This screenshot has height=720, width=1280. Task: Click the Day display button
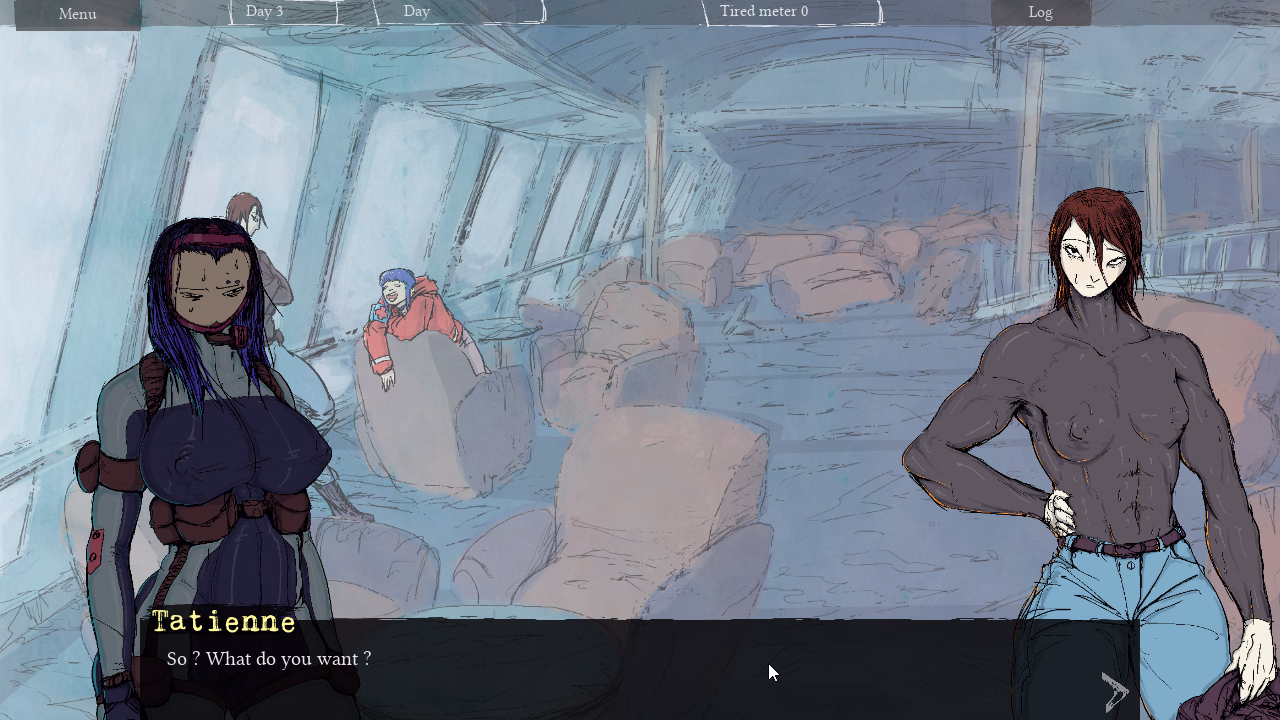coord(416,11)
